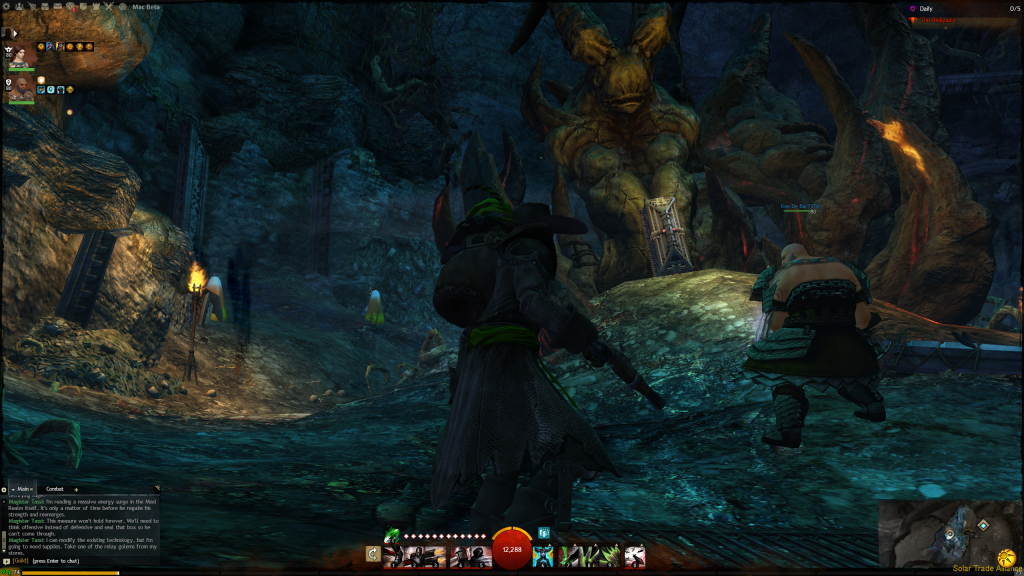Swap weapons with the arrow button
The height and width of the screenshot is (576, 1024).
[x=373, y=554]
